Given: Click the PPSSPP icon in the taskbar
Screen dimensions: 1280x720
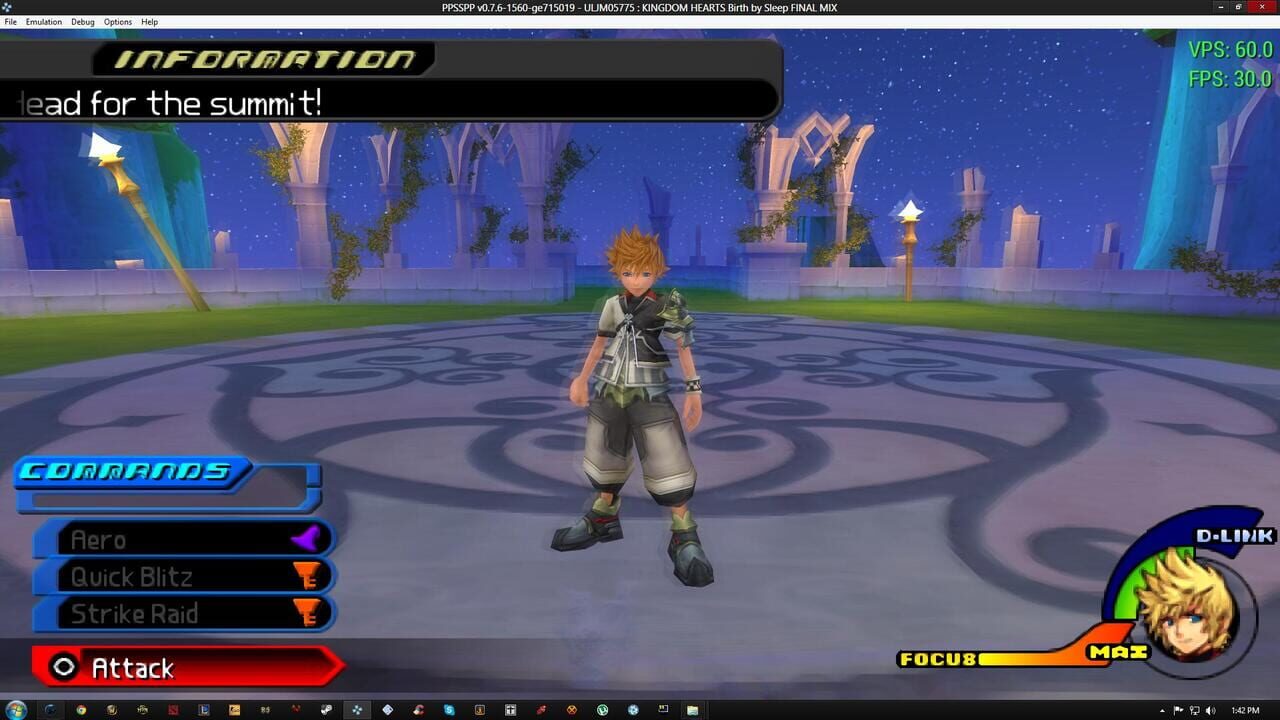Looking at the screenshot, I should pos(357,711).
